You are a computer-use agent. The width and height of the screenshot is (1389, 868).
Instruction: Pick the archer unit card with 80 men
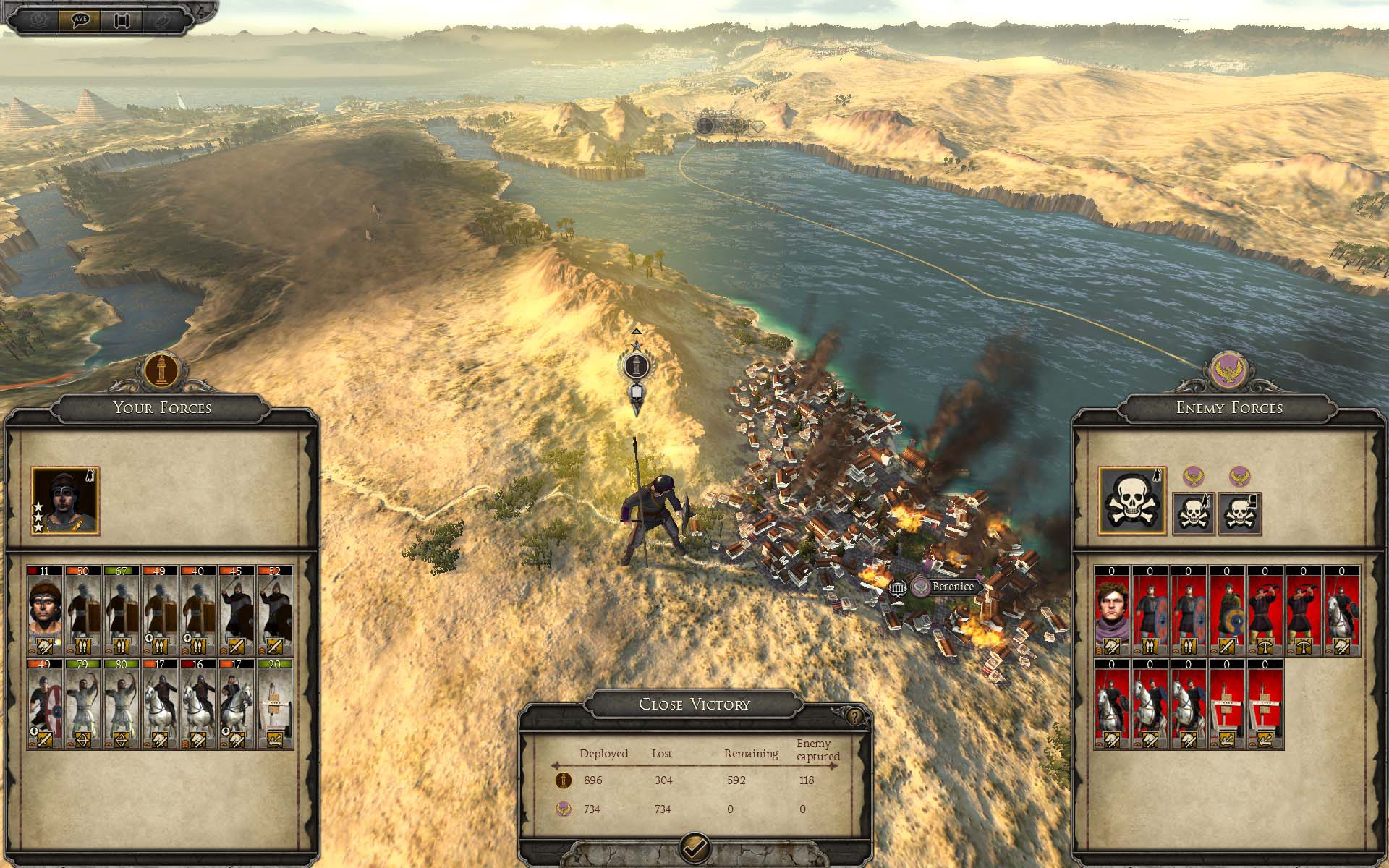pyautogui.click(x=121, y=702)
